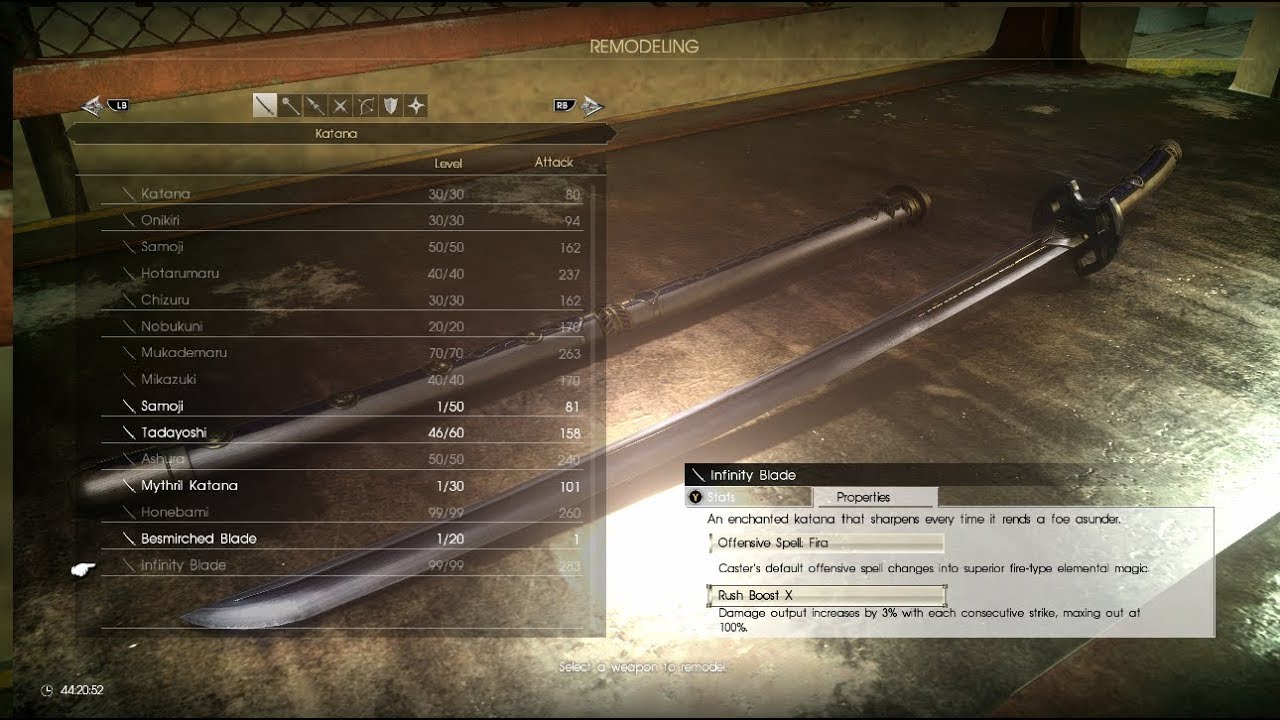Select the Onikiri katana row

point(340,220)
